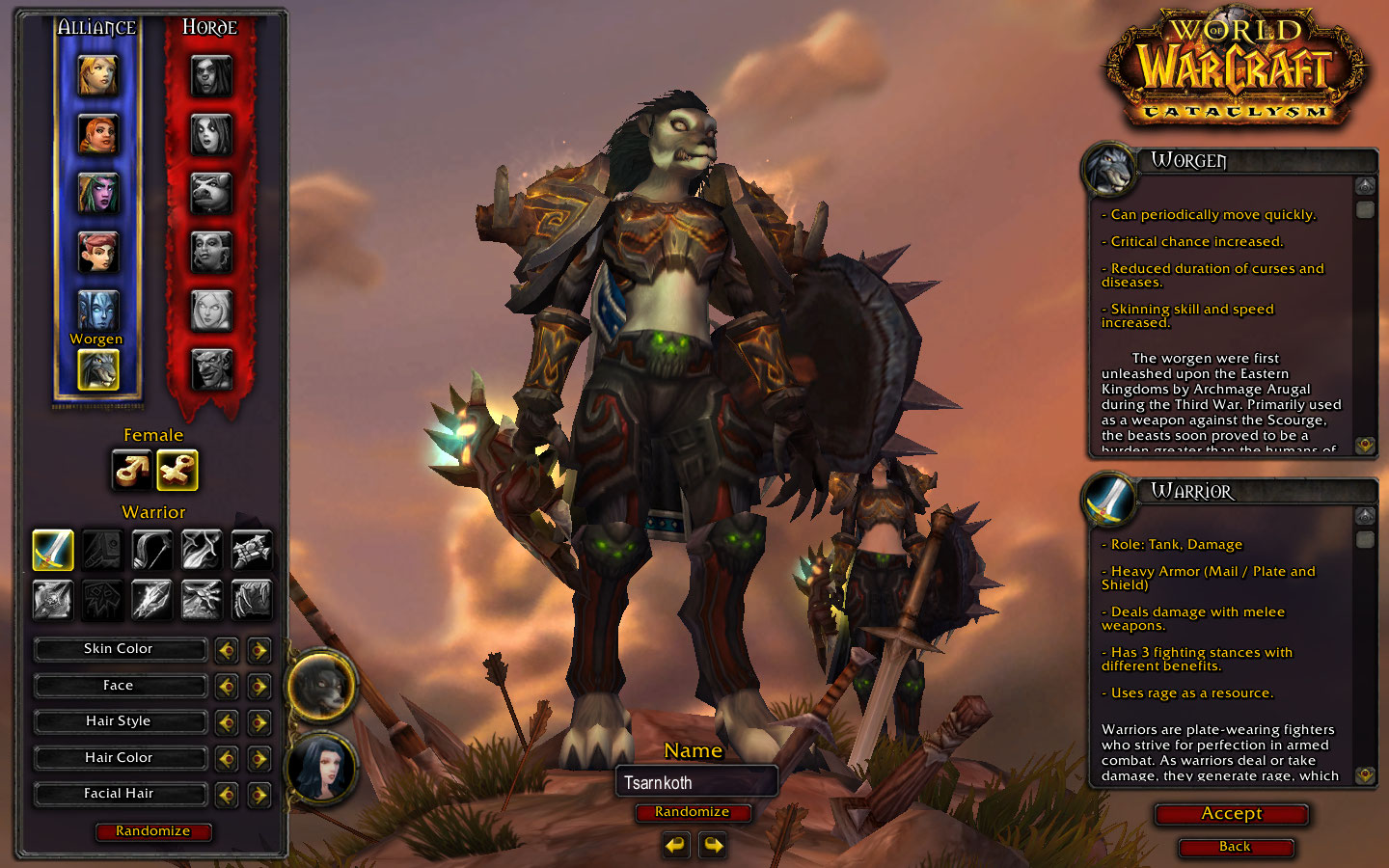This screenshot has width=1389, height=868.
Task: Select the Orc race portrait
Action: click(x=211, y=75)
